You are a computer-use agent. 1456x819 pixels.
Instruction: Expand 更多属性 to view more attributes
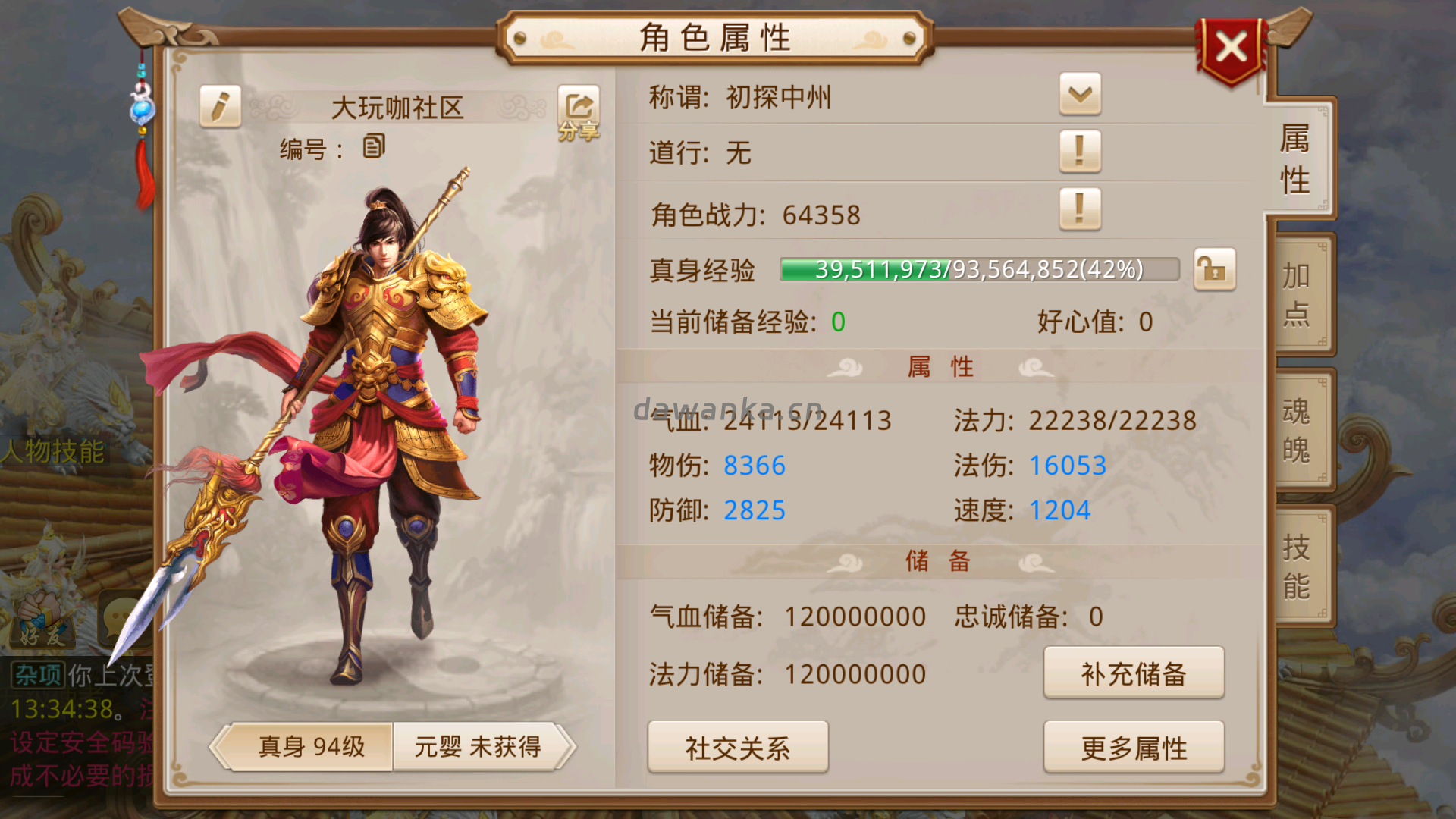1134,747
